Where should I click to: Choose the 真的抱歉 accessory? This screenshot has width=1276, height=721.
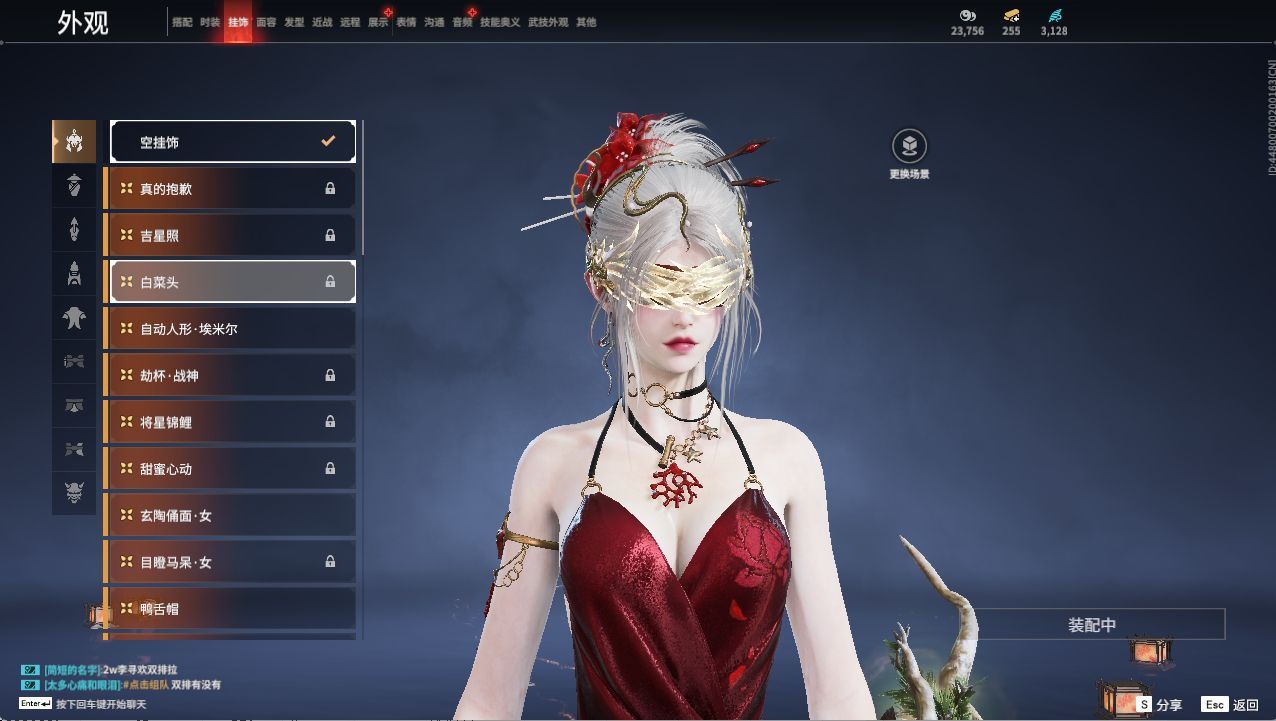(232, 188)
